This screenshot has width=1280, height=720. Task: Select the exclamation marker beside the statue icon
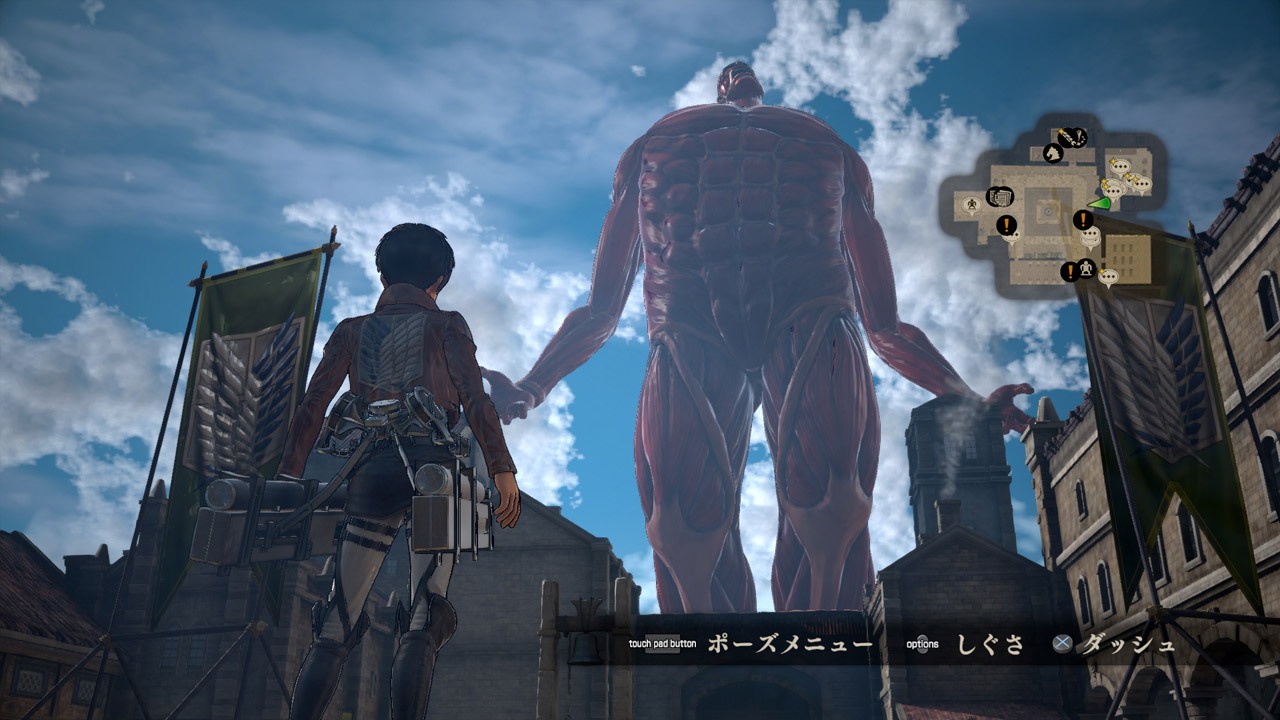coord(1068,271)
